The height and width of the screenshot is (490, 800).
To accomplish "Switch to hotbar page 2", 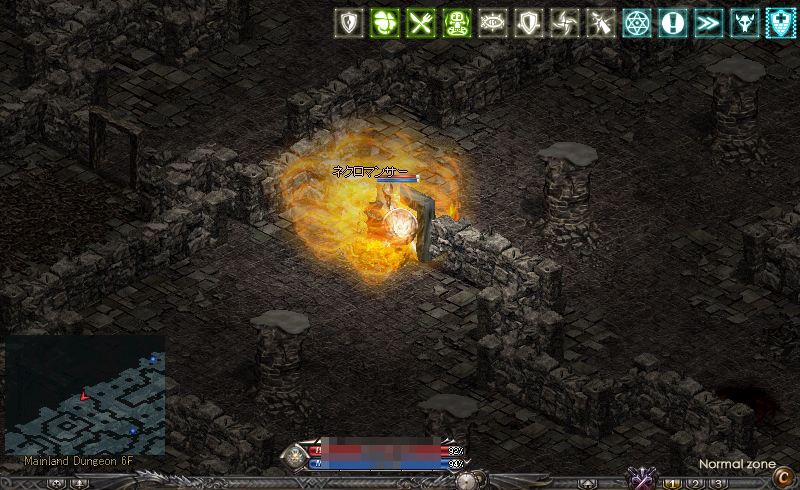I will 696,484.
